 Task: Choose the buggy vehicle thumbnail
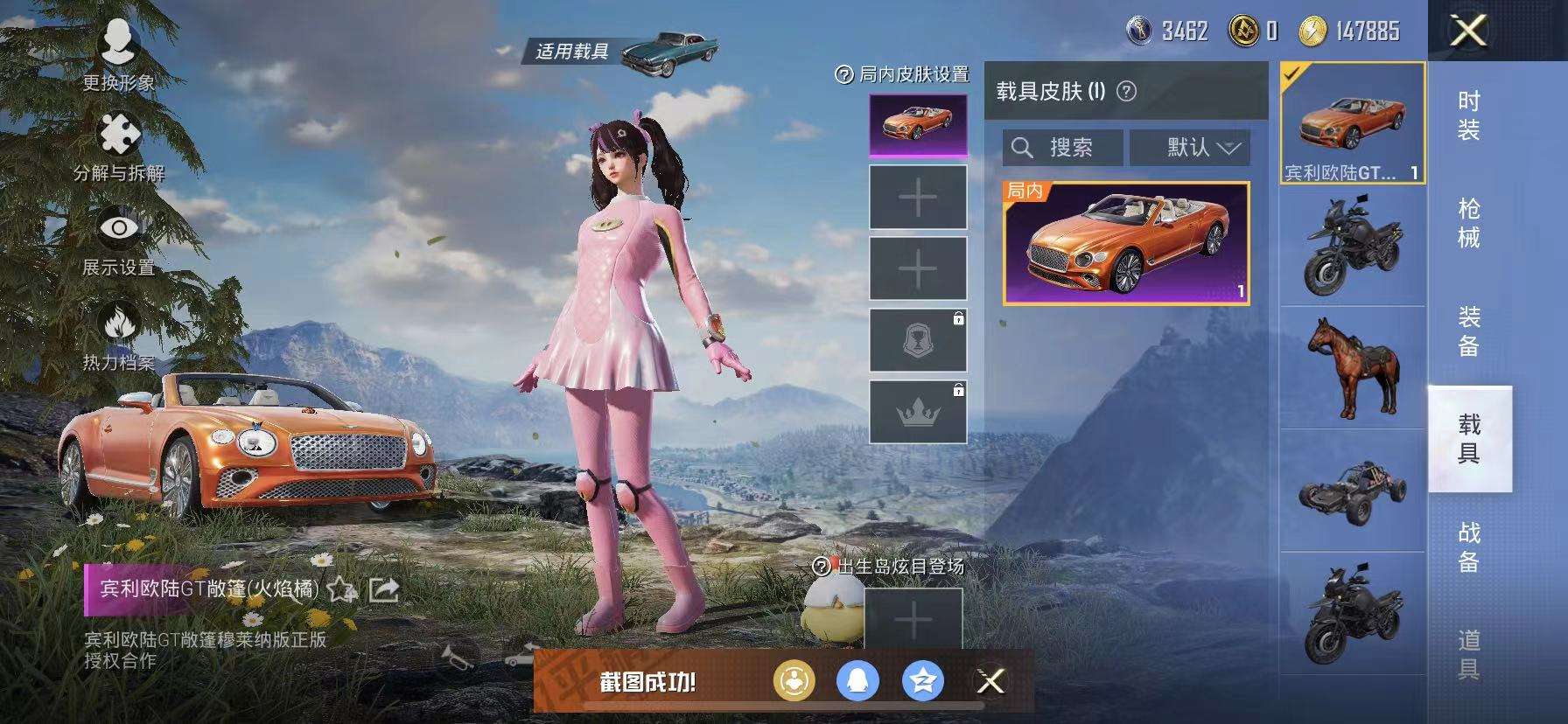tap(1352, 491)
